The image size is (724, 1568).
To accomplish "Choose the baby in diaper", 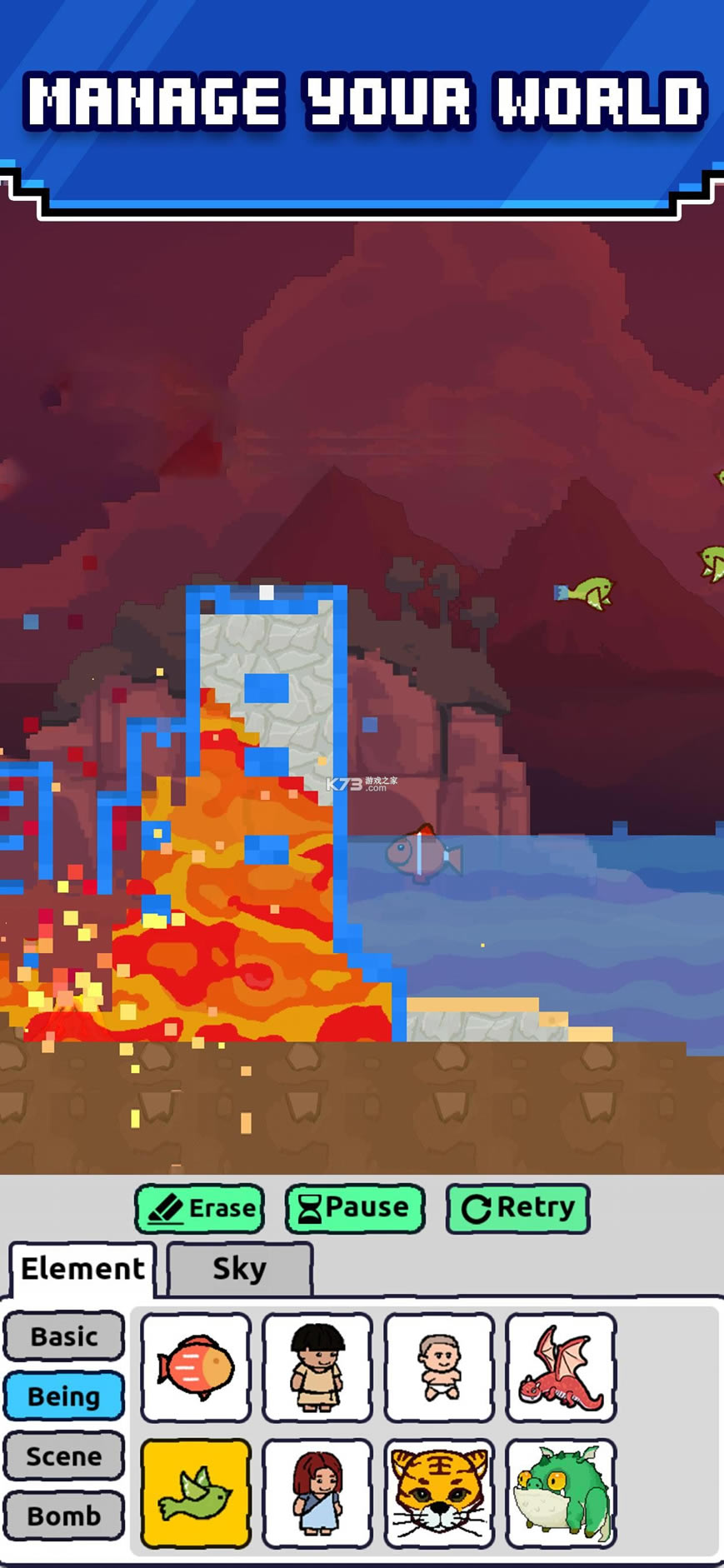I will (x=439, y=1368).
